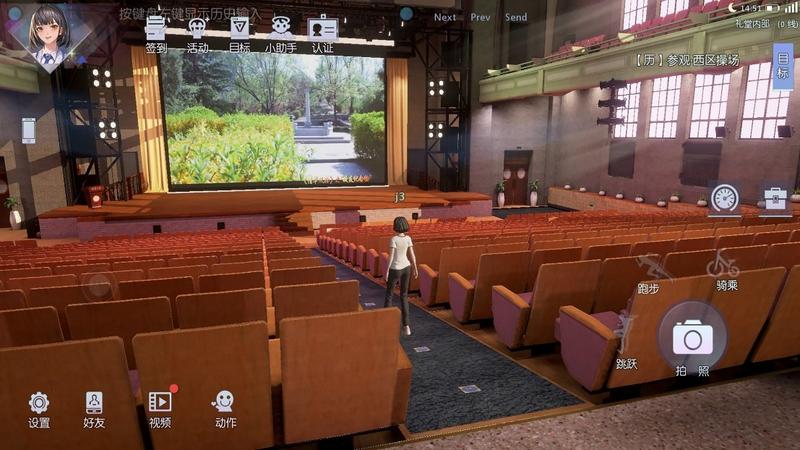
Task: Click the player avatar portrait
Action: (x=48, y=35)
